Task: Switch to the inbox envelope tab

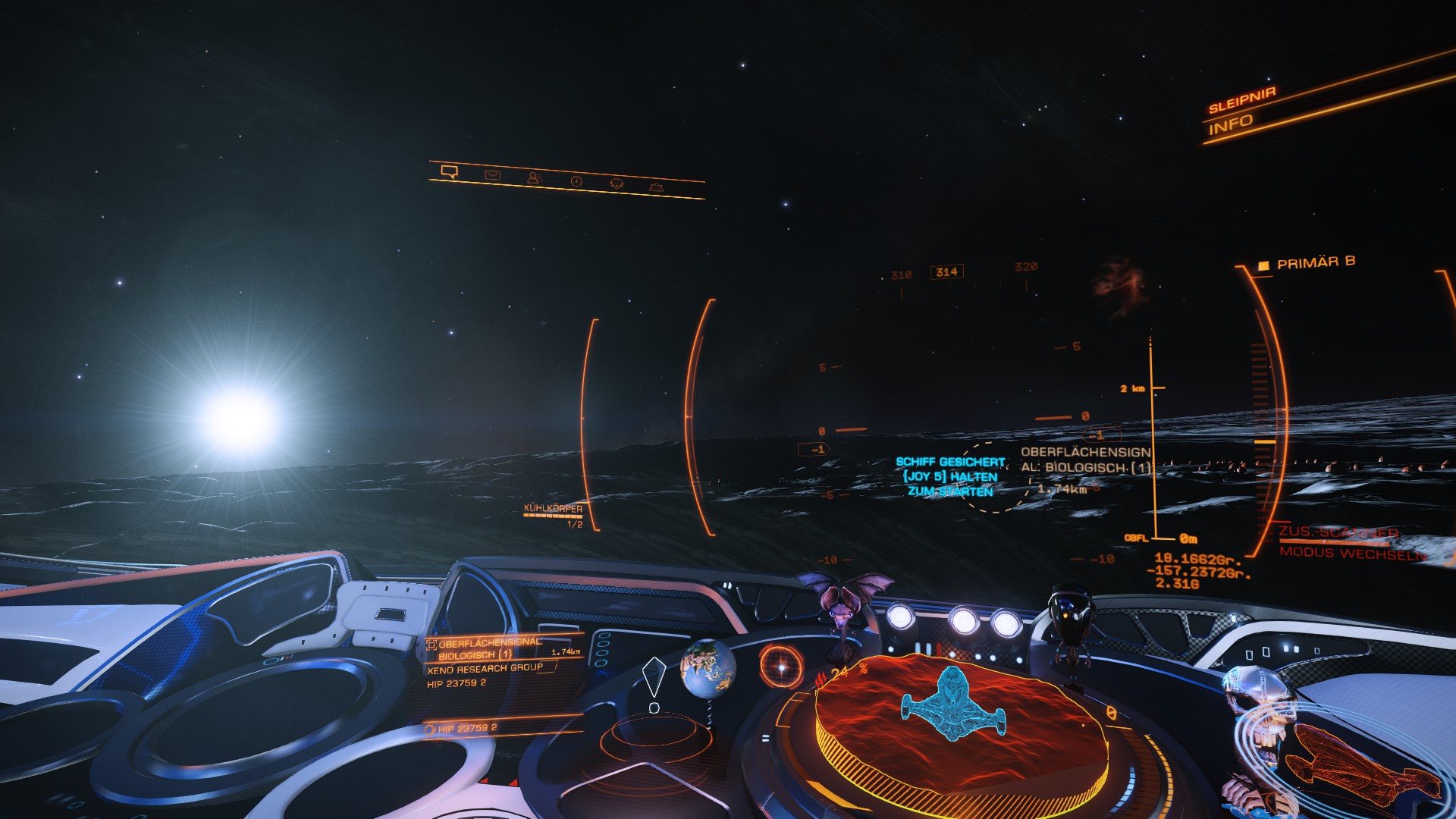Action: click(493, 175)
